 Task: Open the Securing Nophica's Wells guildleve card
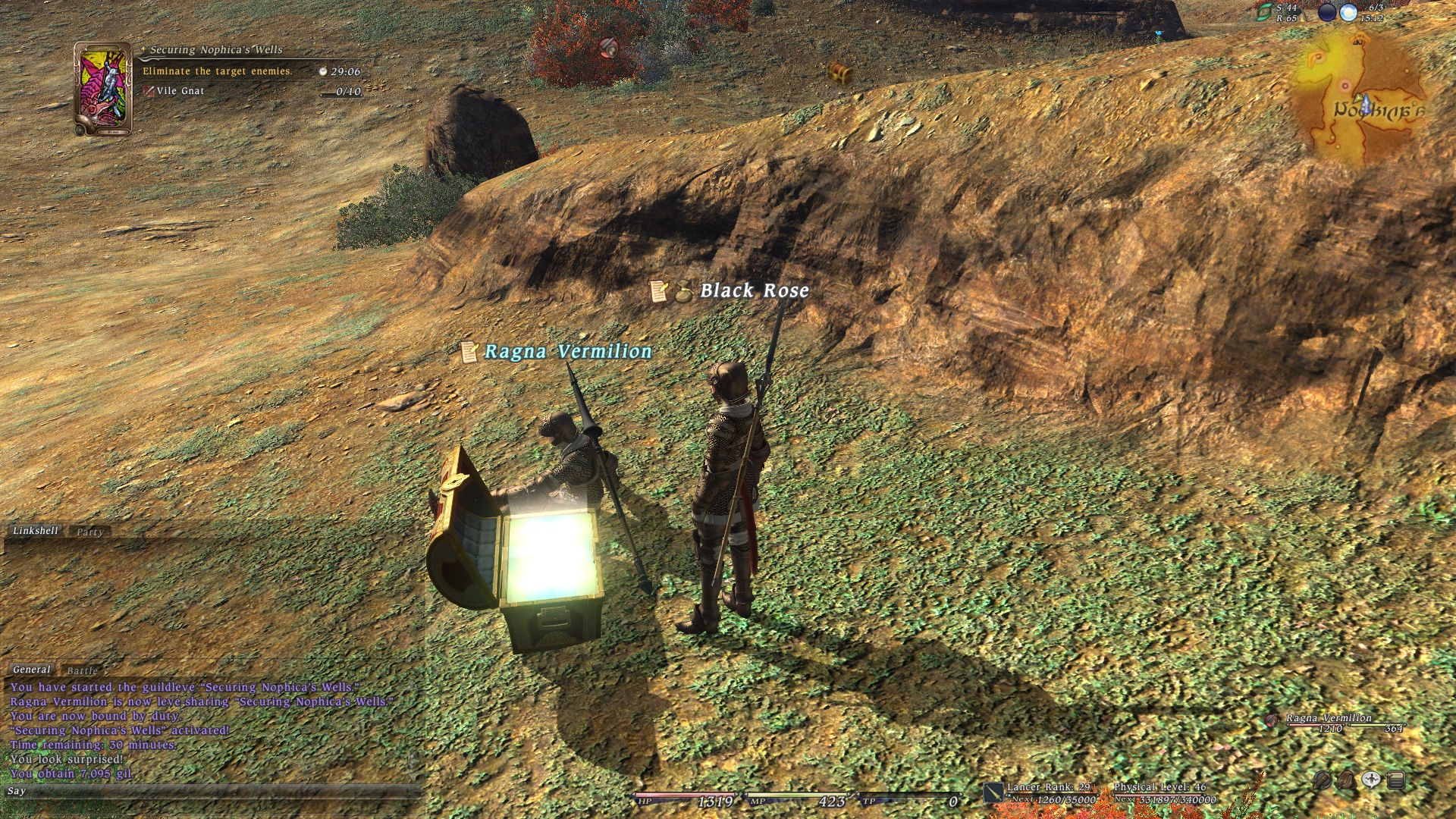click(102, 88)
